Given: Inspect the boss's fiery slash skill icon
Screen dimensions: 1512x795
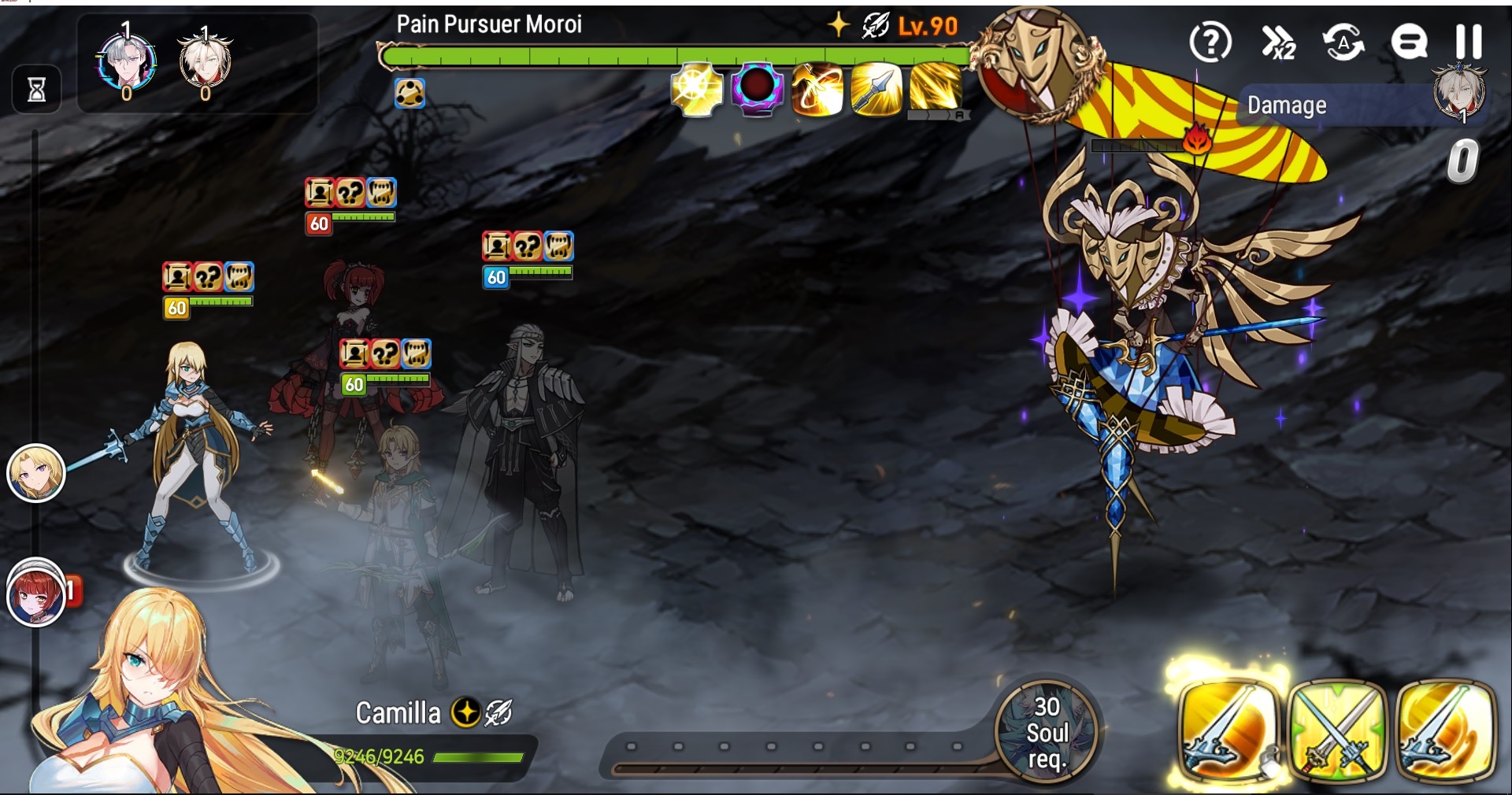Looking at the screenshot, I should (x=817, y=91).
